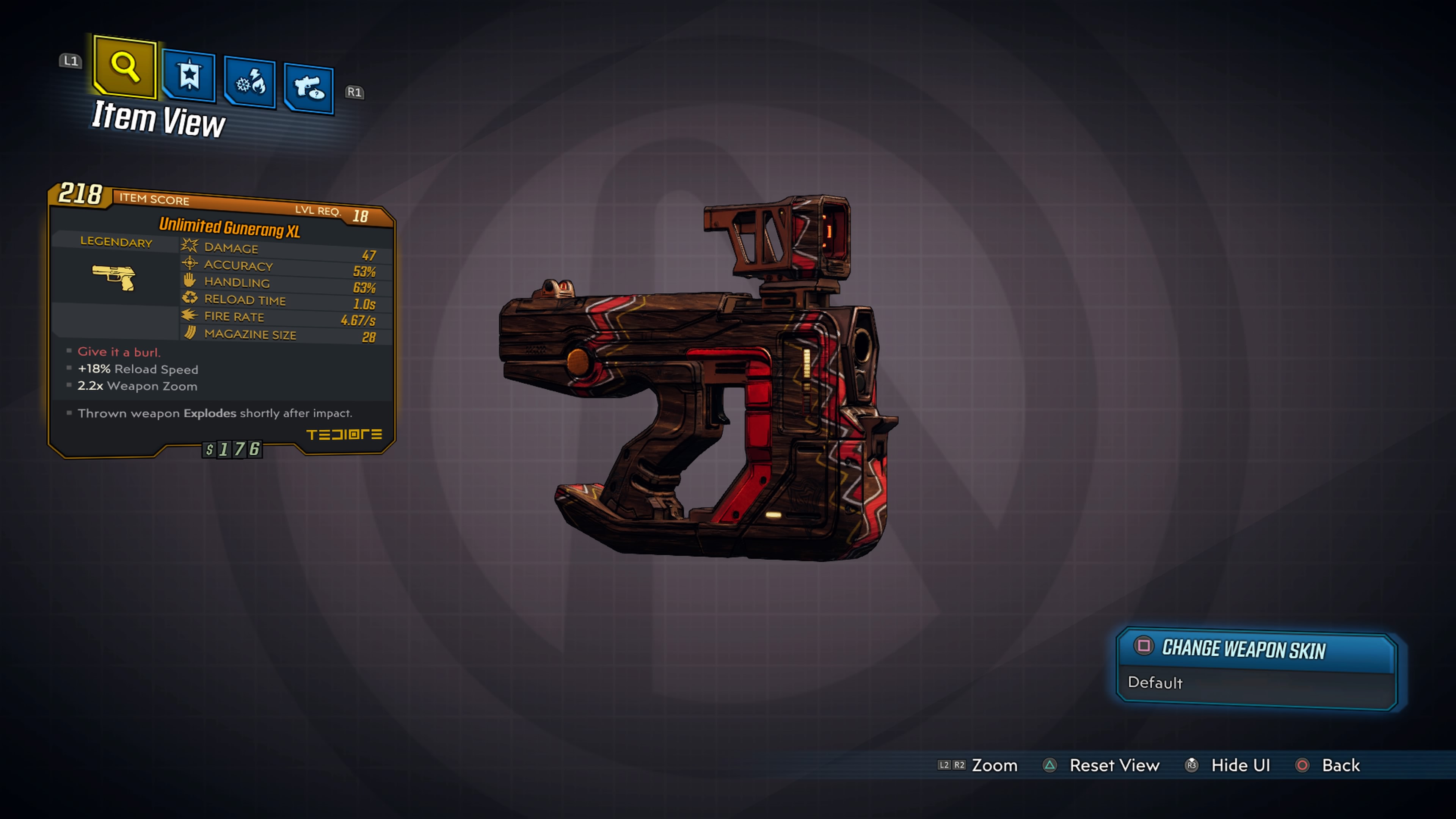Toggle Hide UI at the bottom
The image size is (1456, 819).
[1240, 765]
